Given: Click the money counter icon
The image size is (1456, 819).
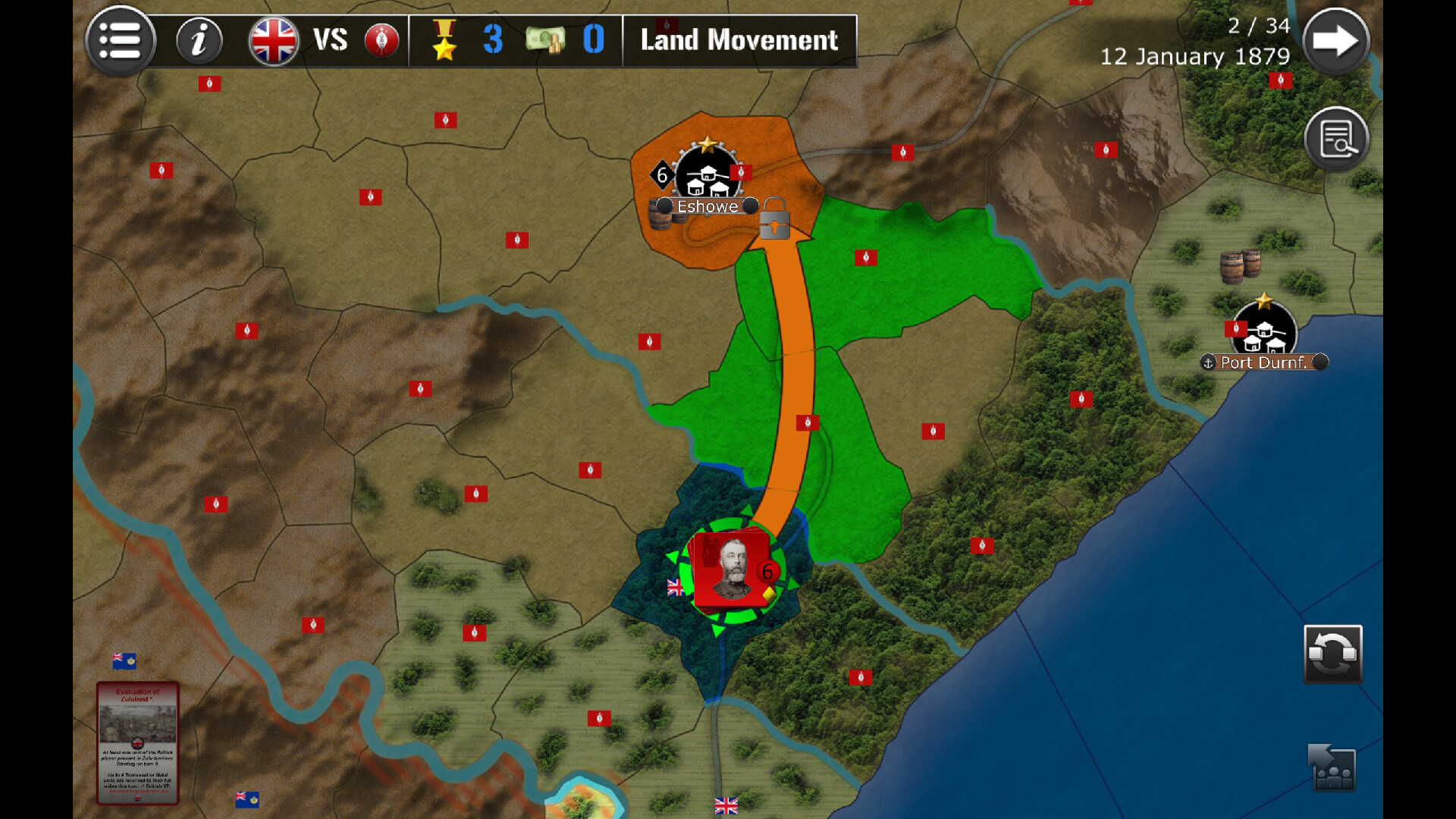Looking at the screenshot, I should (544, 40).
